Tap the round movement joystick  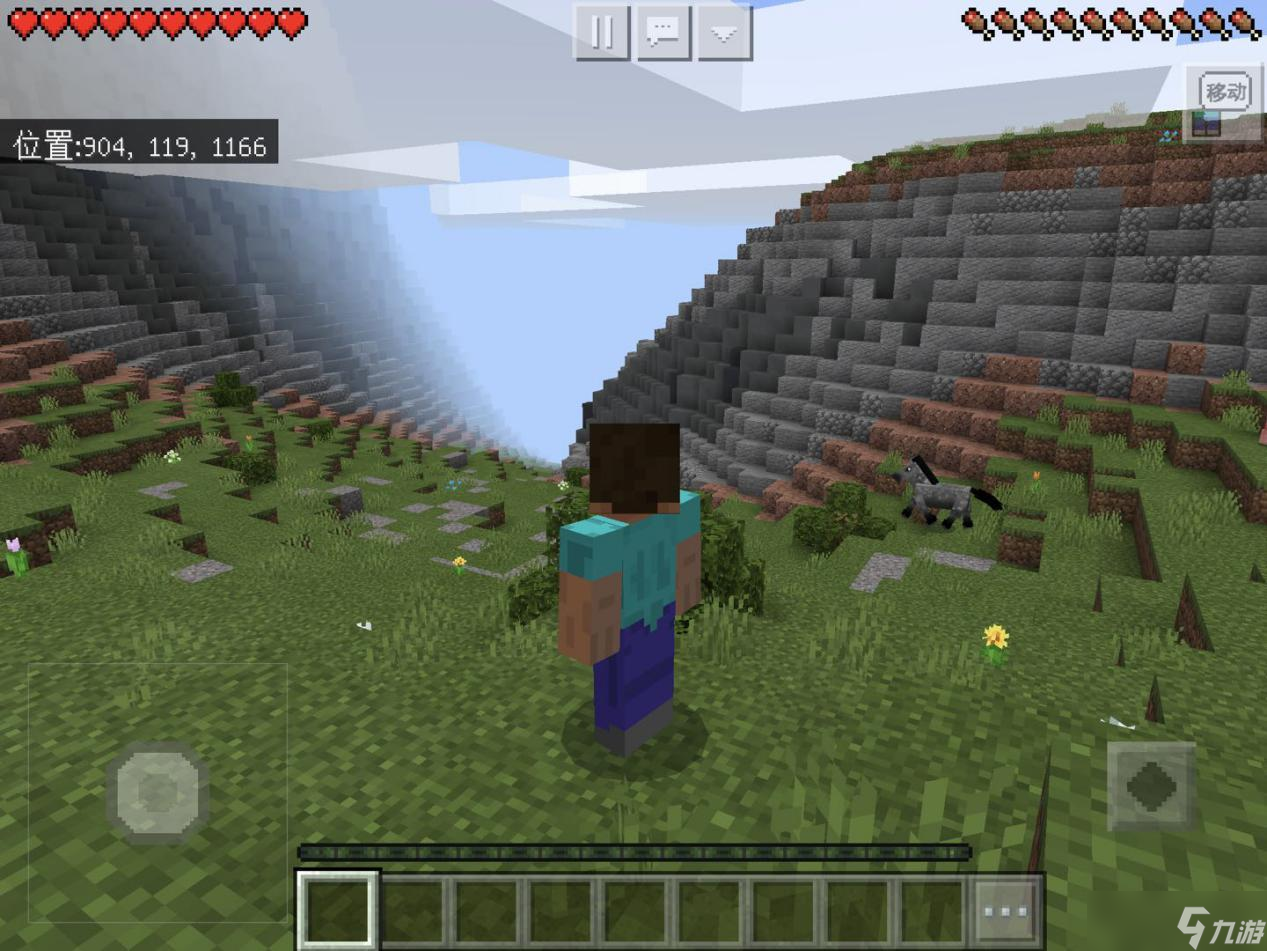tap(157, 792)
